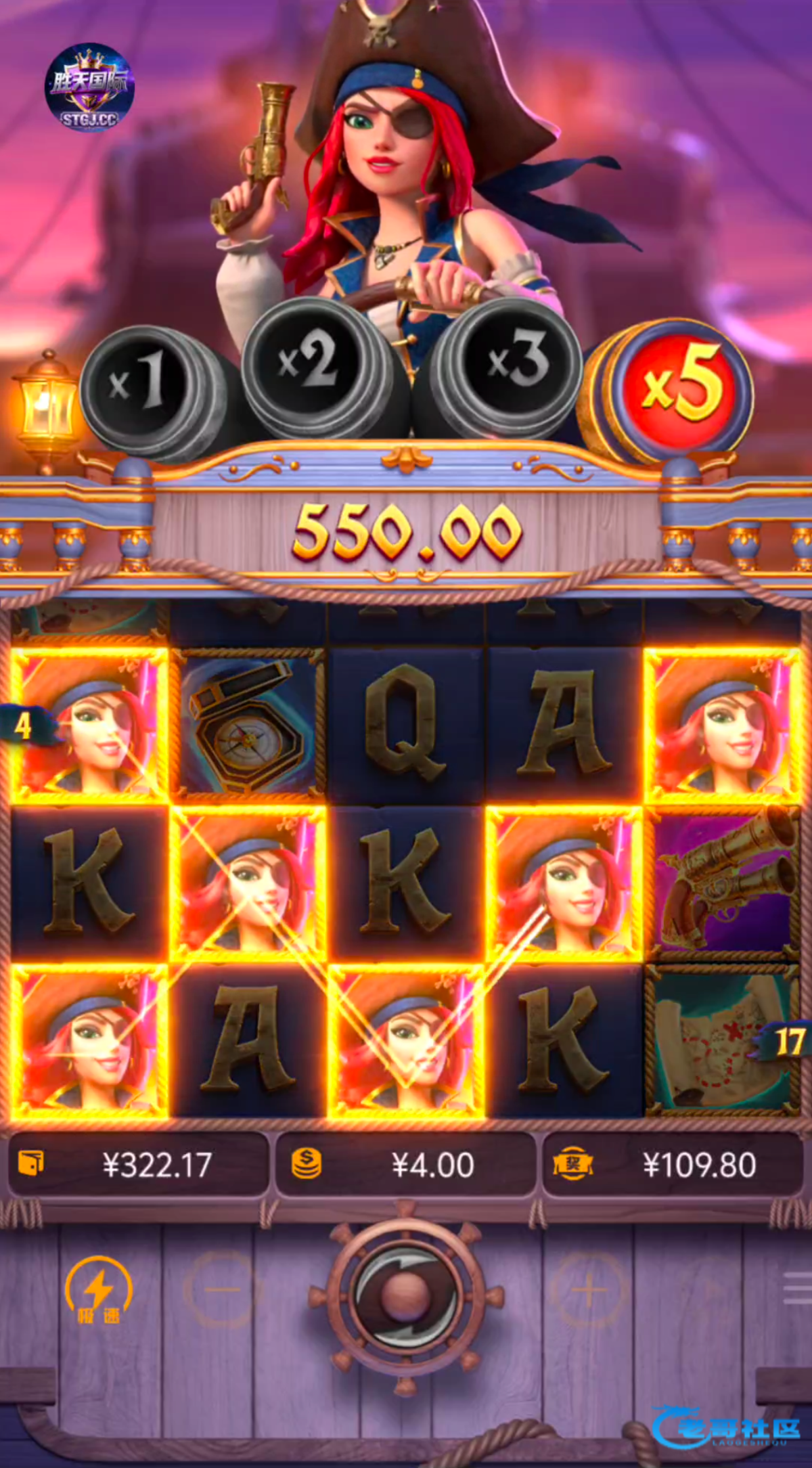Spin the reels with the ship wheel button
This screenshot has width=812, height=1468.
pyautogui.click(x=405, y=1294)
